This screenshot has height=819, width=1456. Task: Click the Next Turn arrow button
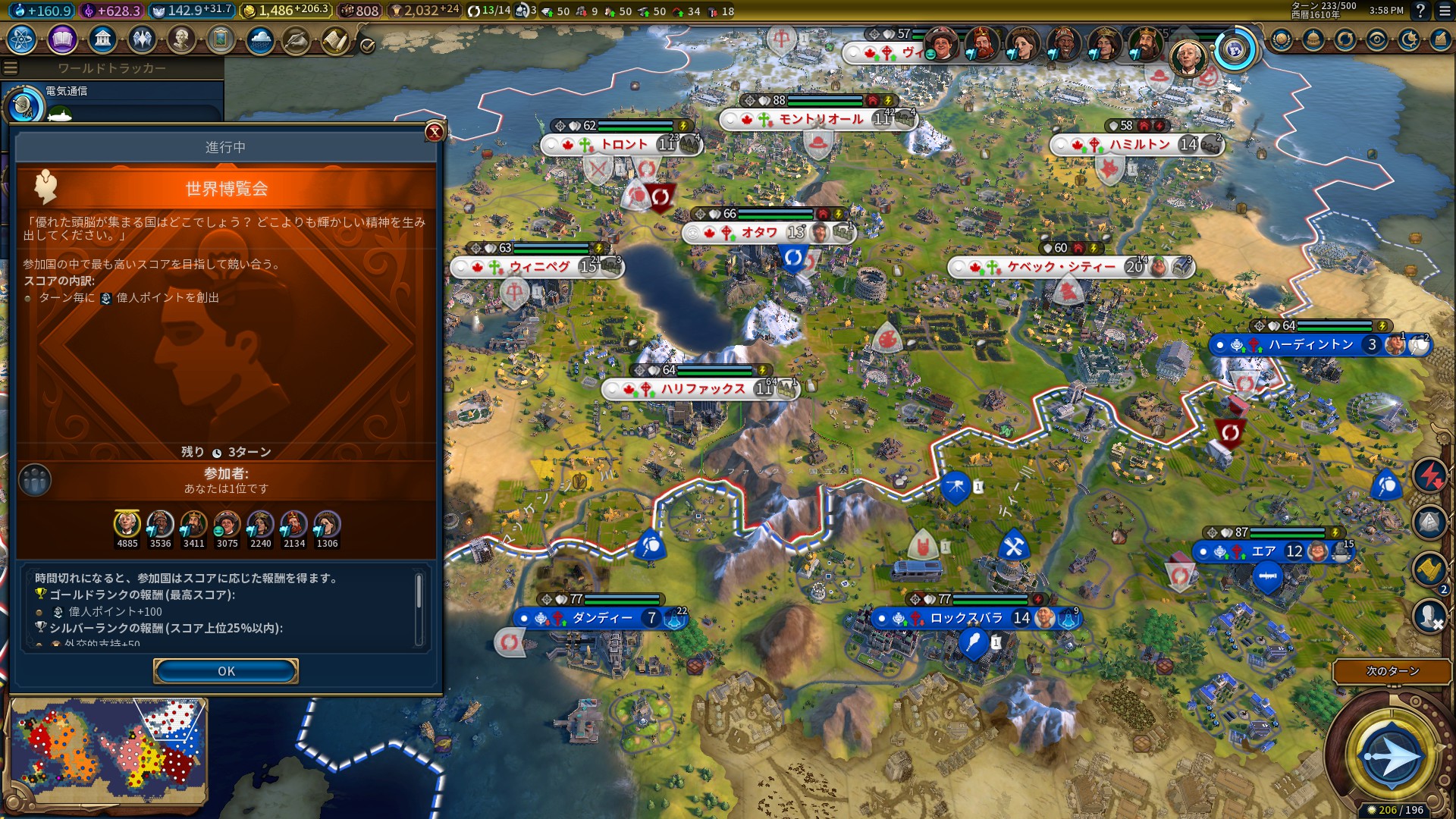coord(1392,756)
